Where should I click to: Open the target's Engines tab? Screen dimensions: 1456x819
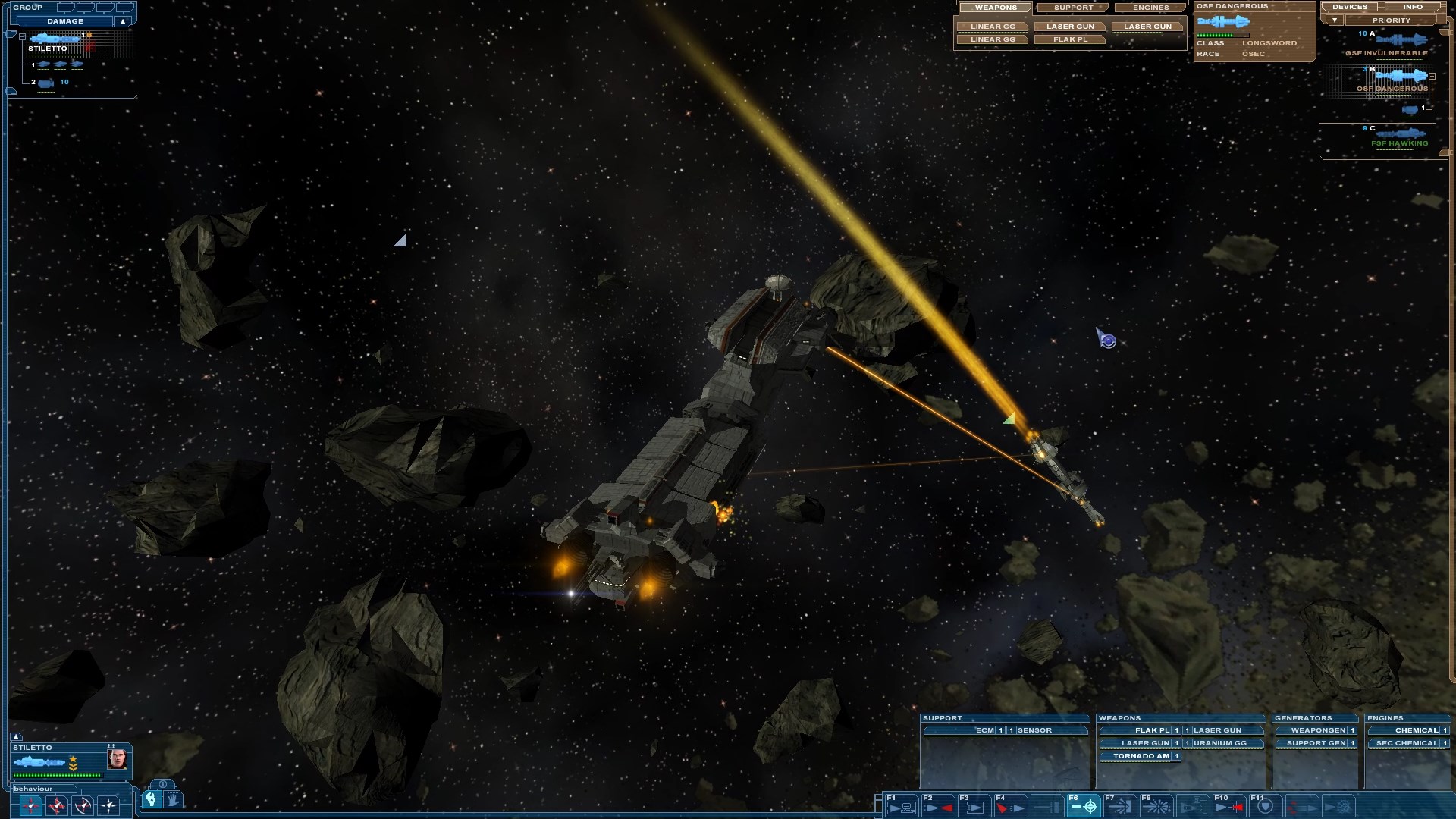(1150, 8)
